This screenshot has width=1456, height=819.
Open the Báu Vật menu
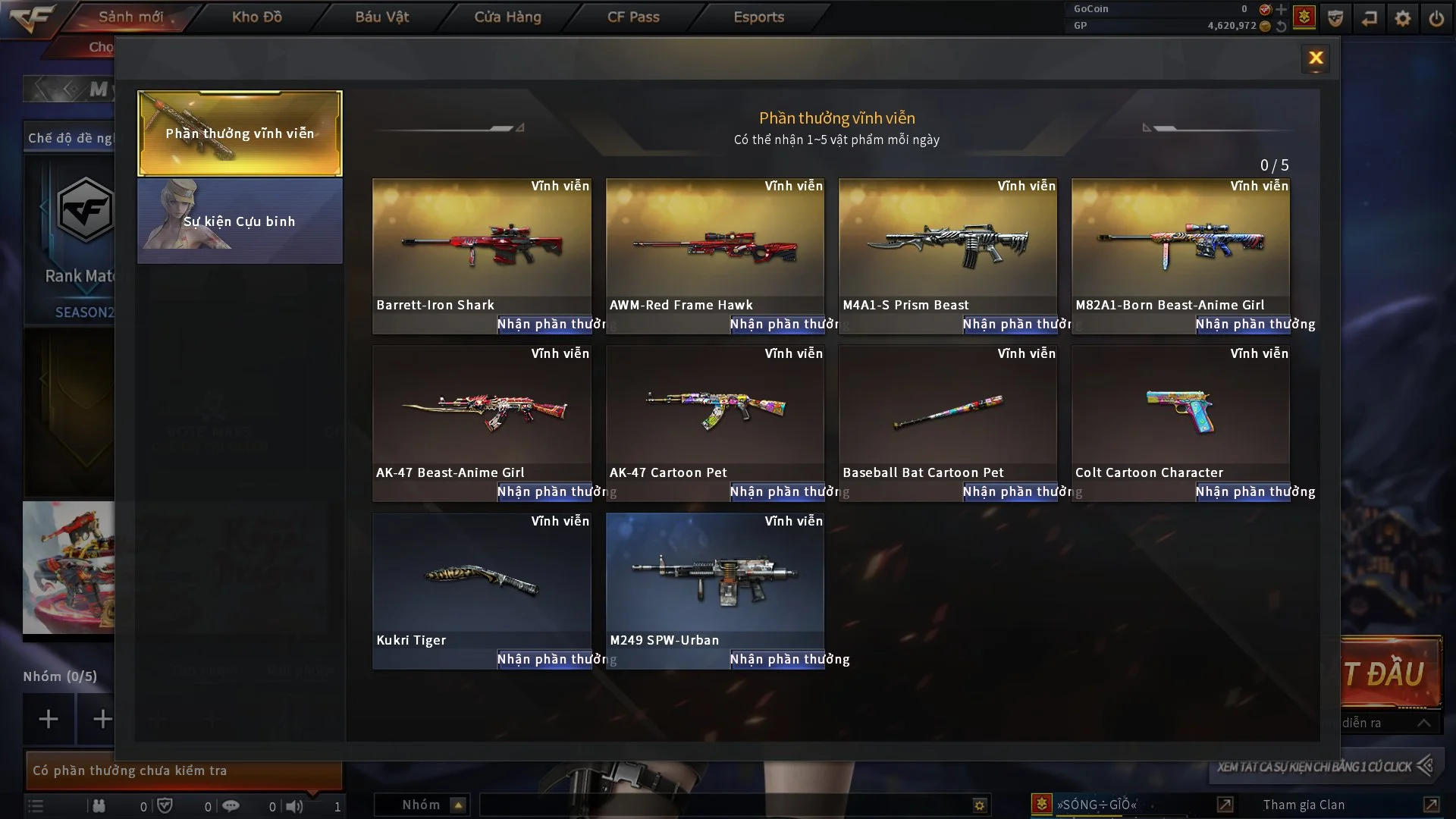[382, 17]
